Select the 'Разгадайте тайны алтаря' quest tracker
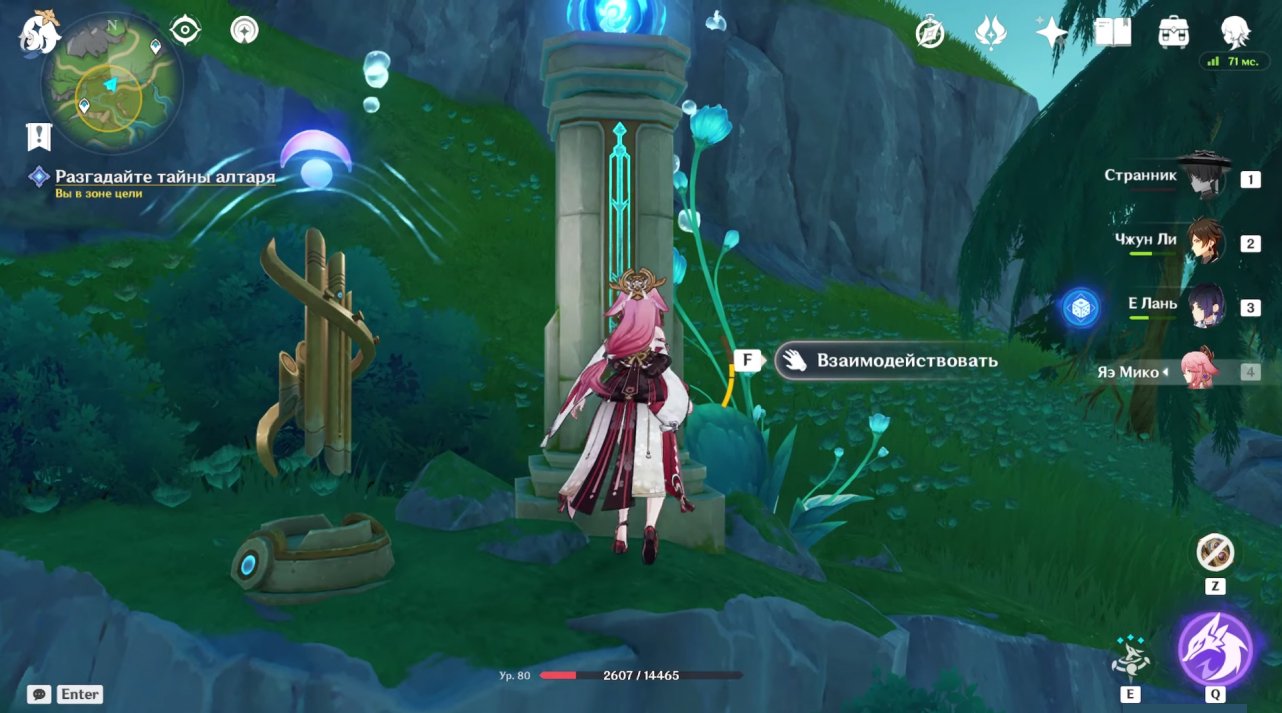The height and width of the screenshot is (713, 1282). click(165, 177)
